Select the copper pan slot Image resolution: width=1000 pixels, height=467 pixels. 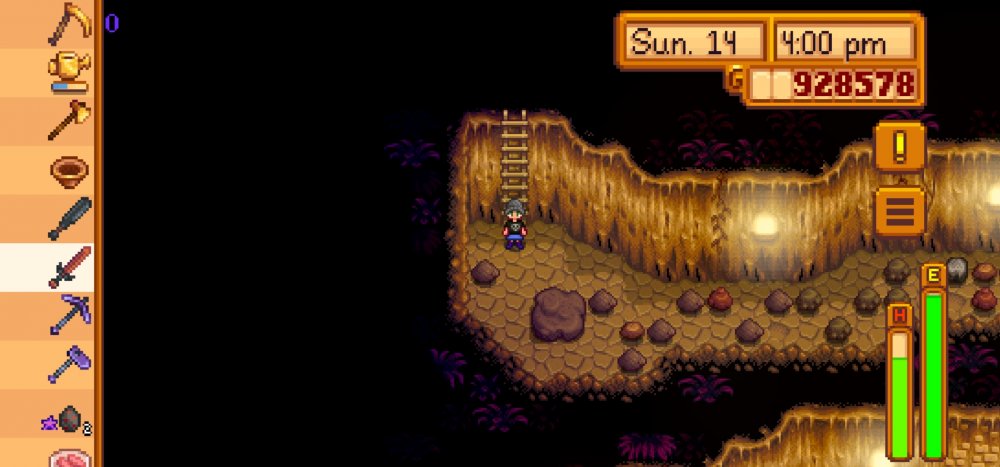pyautogui.click(x=69, y=170)
